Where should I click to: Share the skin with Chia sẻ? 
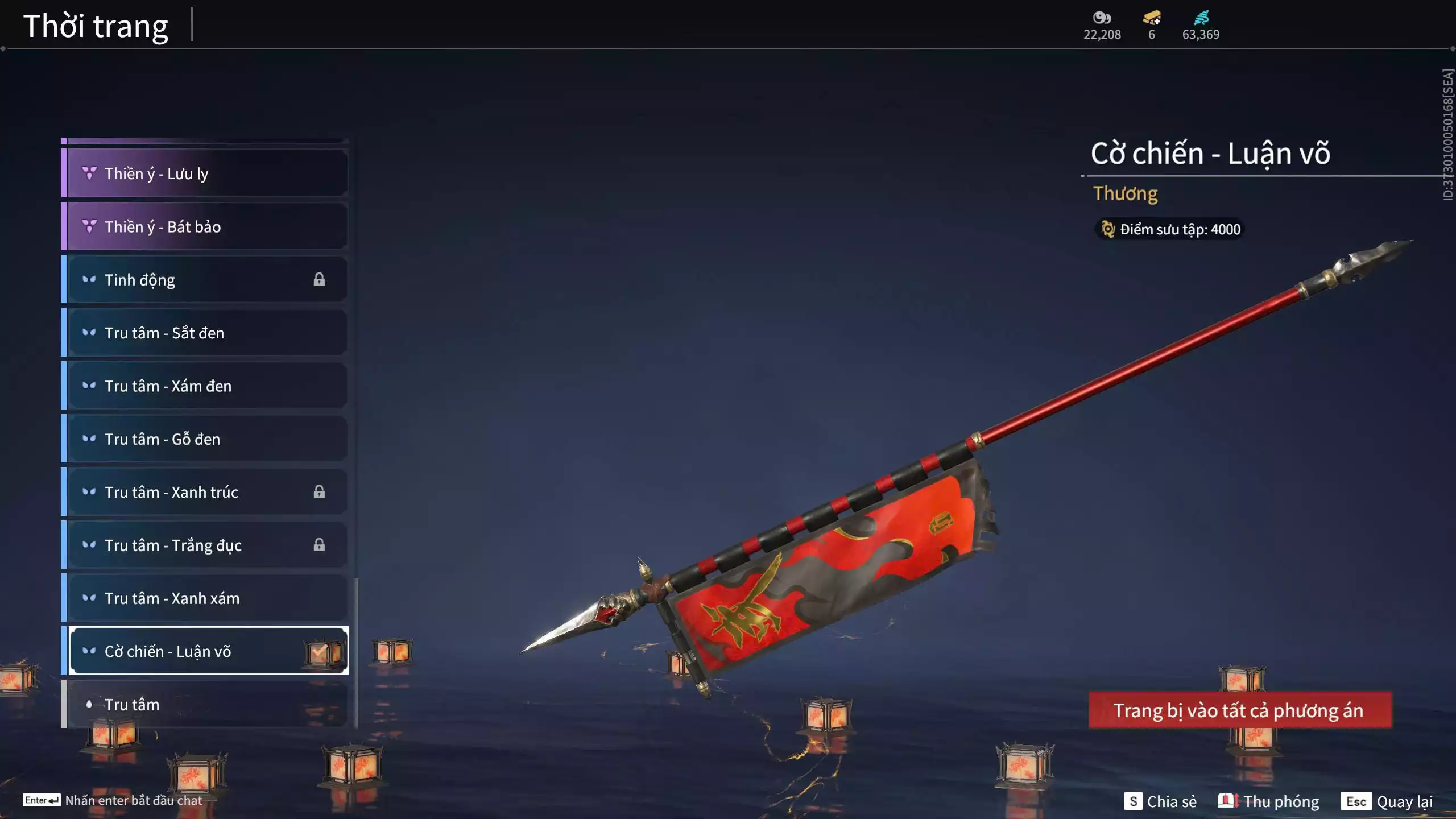1160,801
